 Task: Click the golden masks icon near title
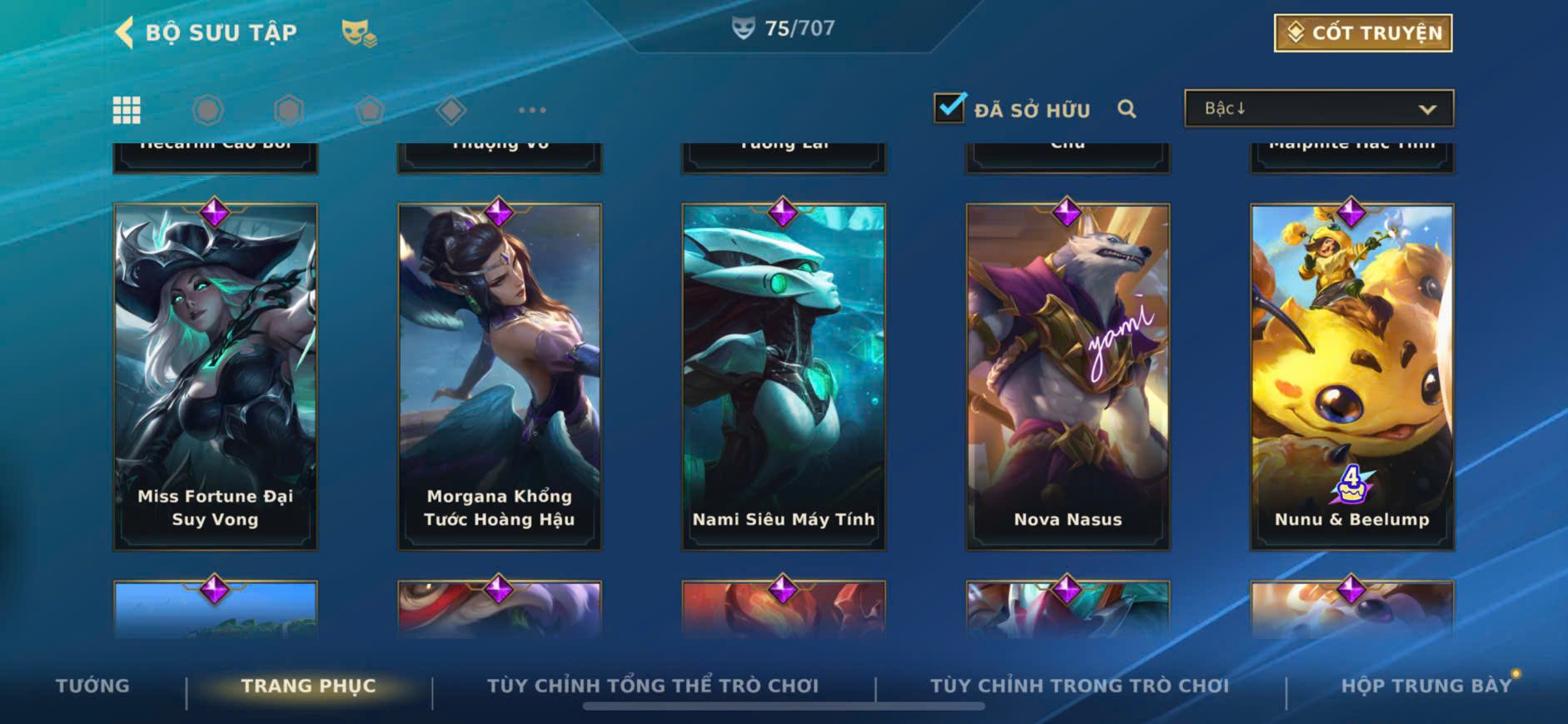(359, 33)
